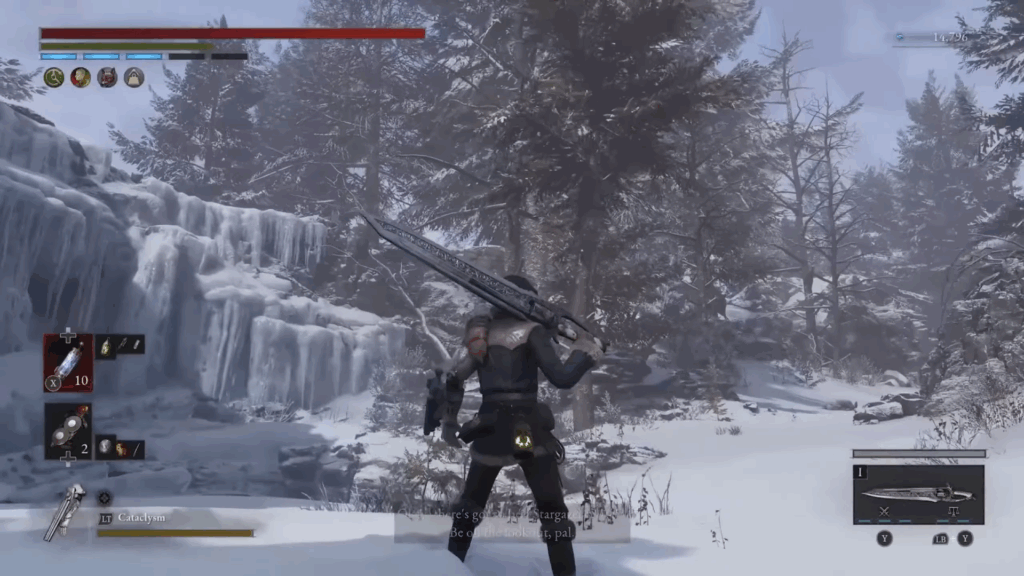This screenshot has height=576, width=1024.
Task: Click the Cataclysm Legion Arm icon
Action: [65, 511]
